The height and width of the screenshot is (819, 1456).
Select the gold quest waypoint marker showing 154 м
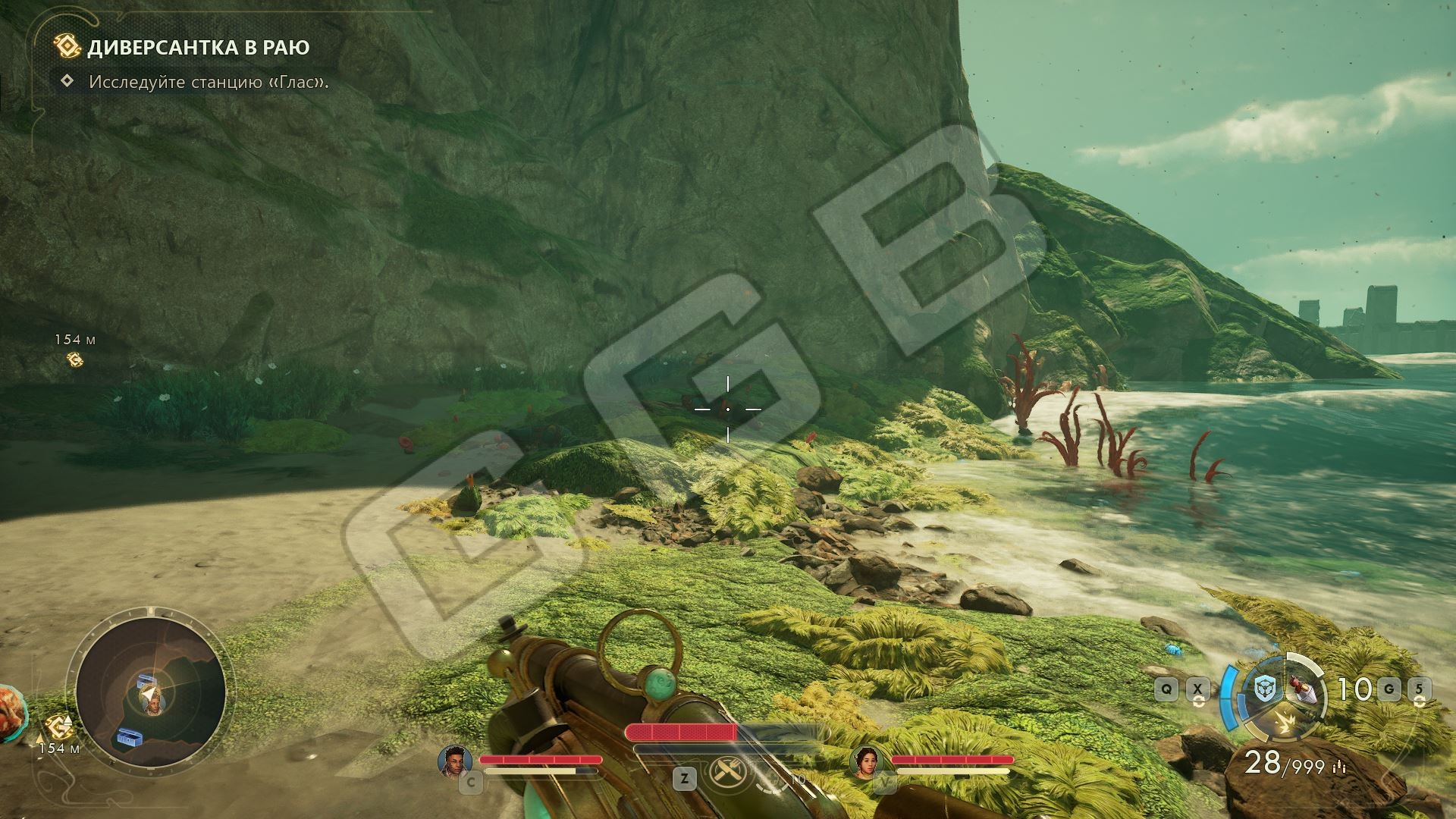tap(74, 359)
